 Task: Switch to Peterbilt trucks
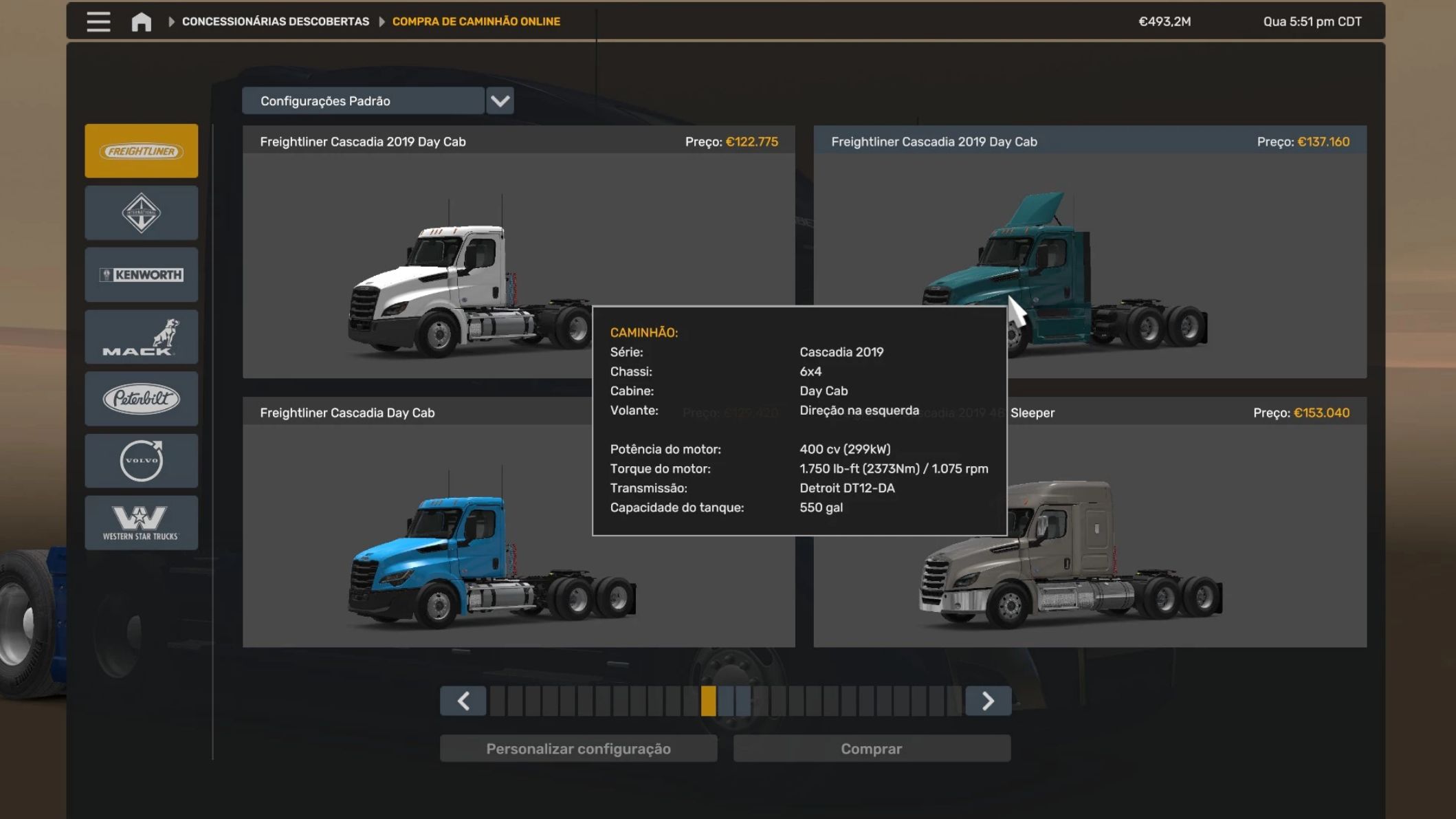click(x=142, y=399)
